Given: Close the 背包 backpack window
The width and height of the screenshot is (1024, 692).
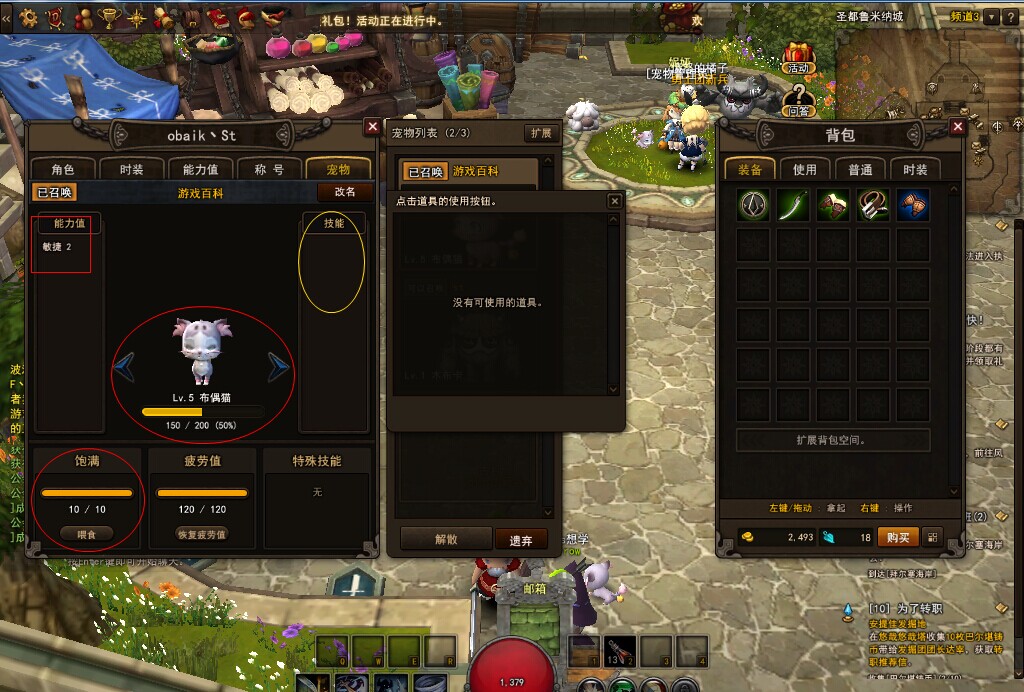Looking at the screenshot, I should pos(957,127).
